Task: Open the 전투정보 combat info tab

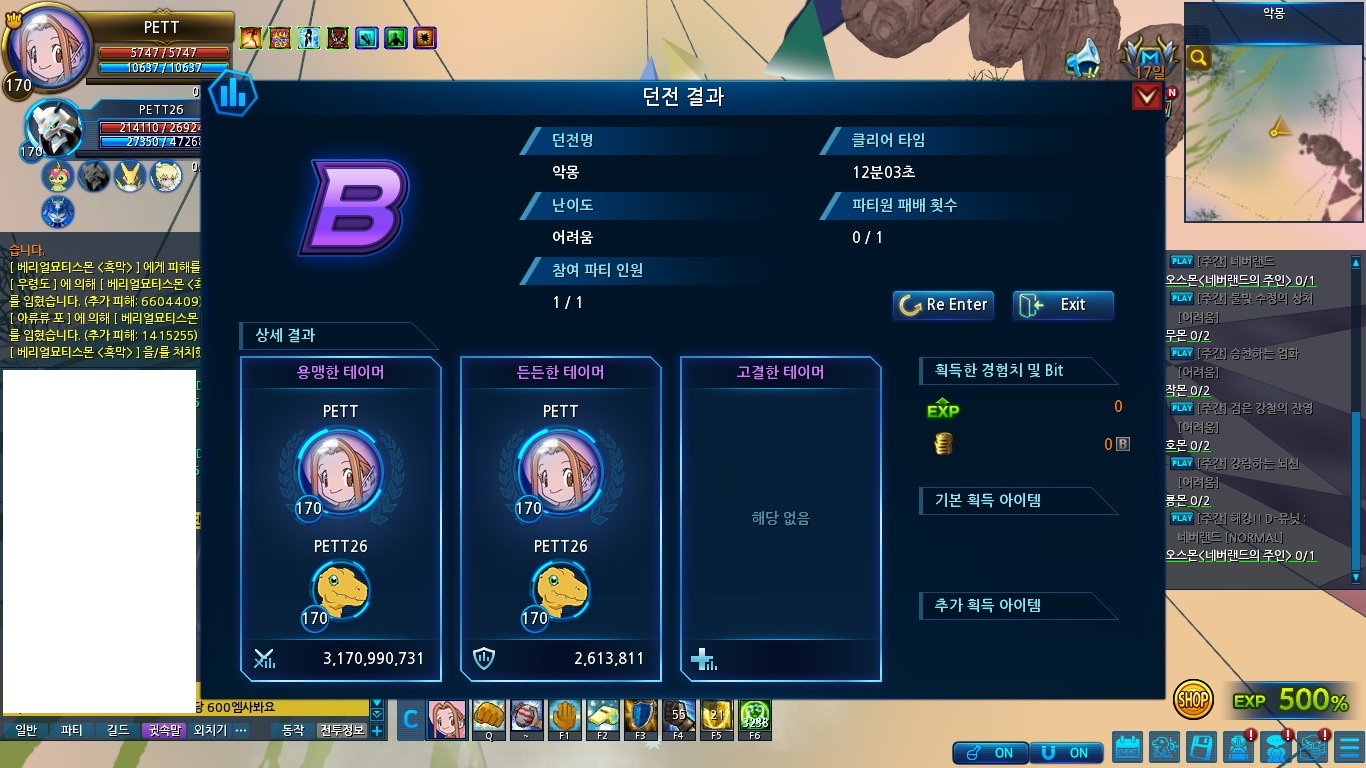Action: click(342, 731)
